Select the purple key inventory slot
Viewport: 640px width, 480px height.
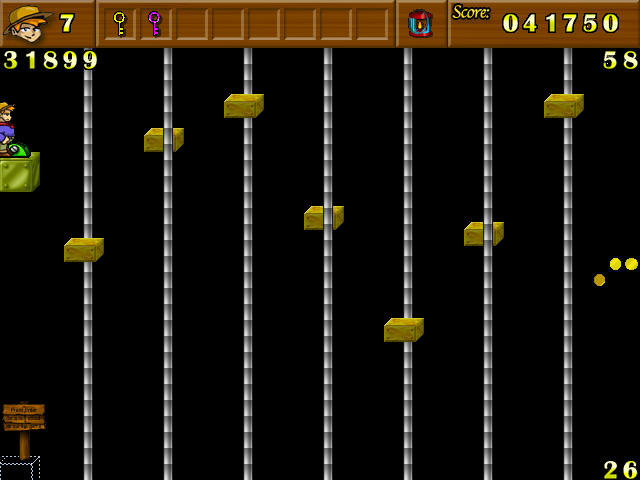(154, 23)
